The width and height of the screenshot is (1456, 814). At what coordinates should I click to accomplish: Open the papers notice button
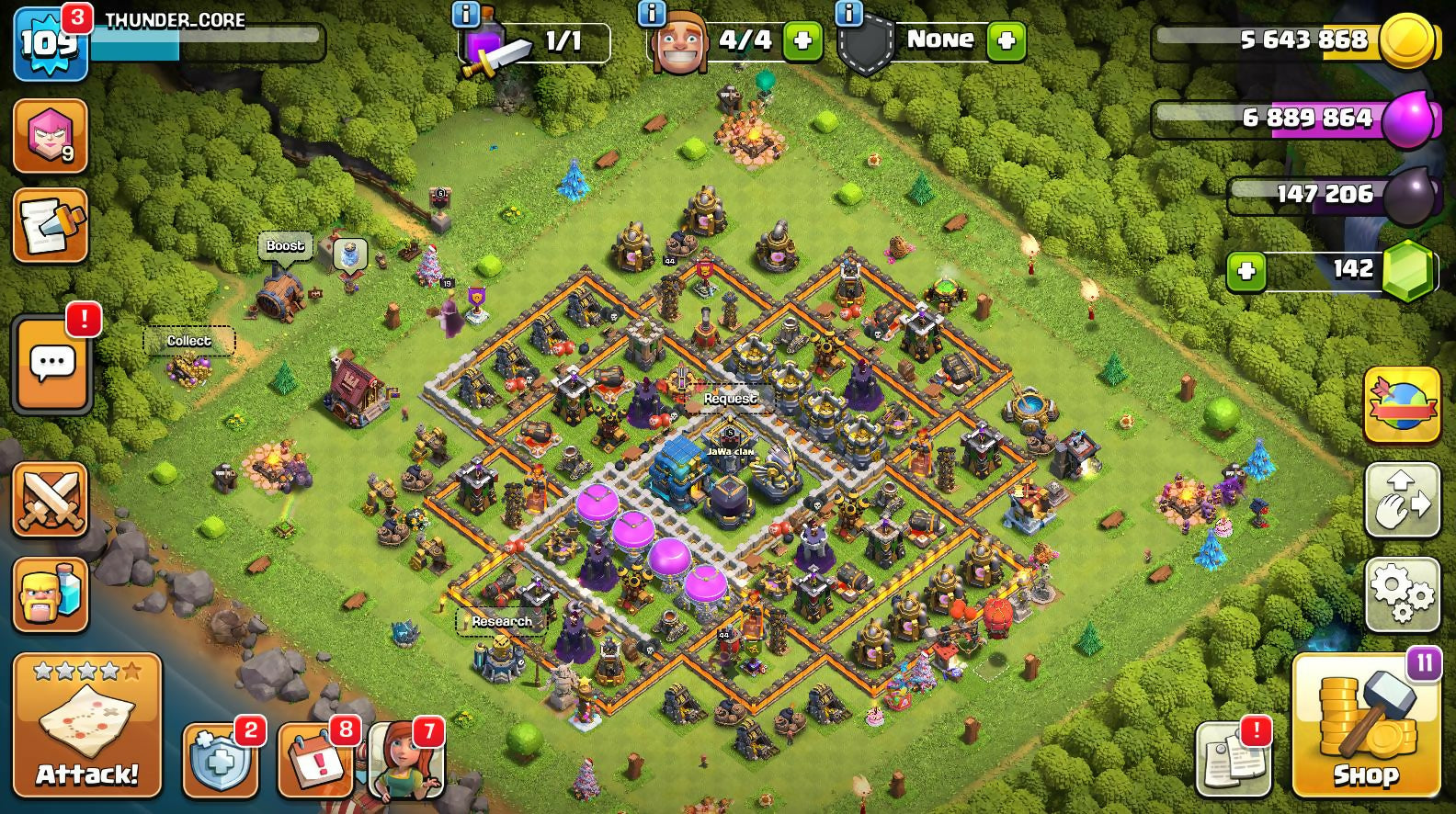(1233, 761)
